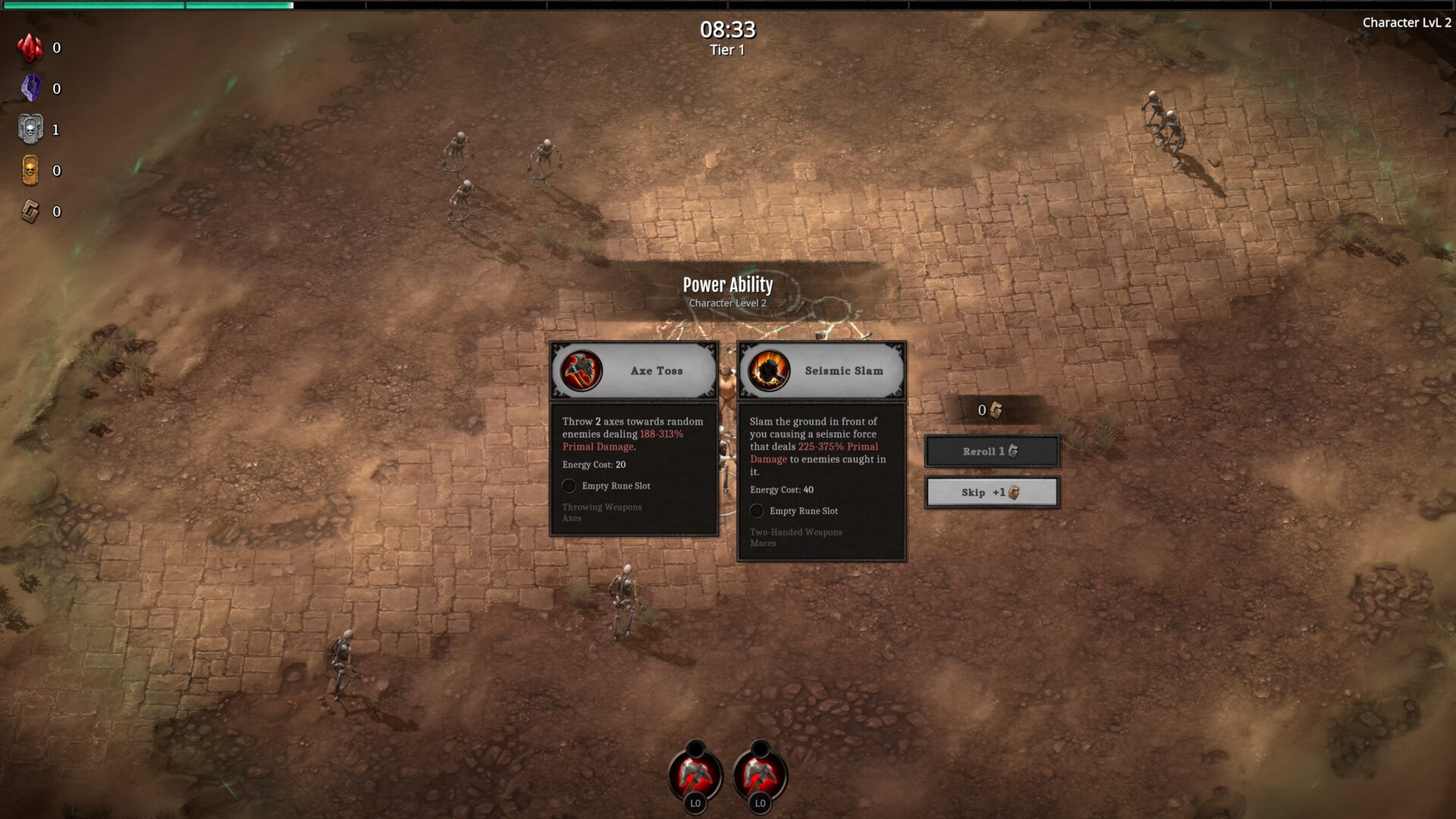Skip the ability selection for +1
This screenshot has height=819, width=1456.
tap(991, 492)
